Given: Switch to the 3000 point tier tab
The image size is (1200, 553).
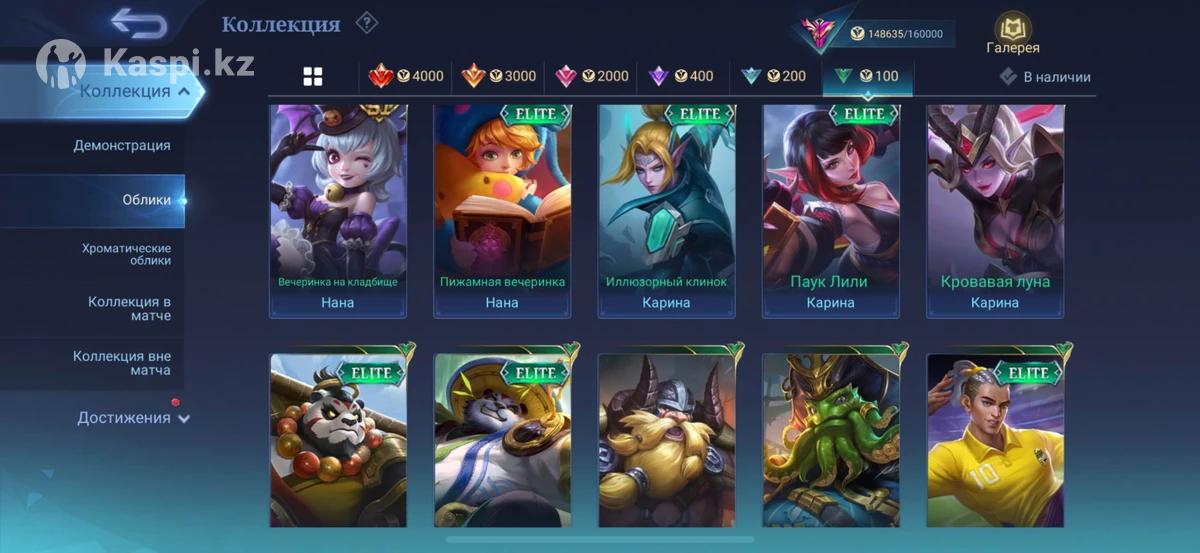Looking at the screenshot, I should point(499,76).
